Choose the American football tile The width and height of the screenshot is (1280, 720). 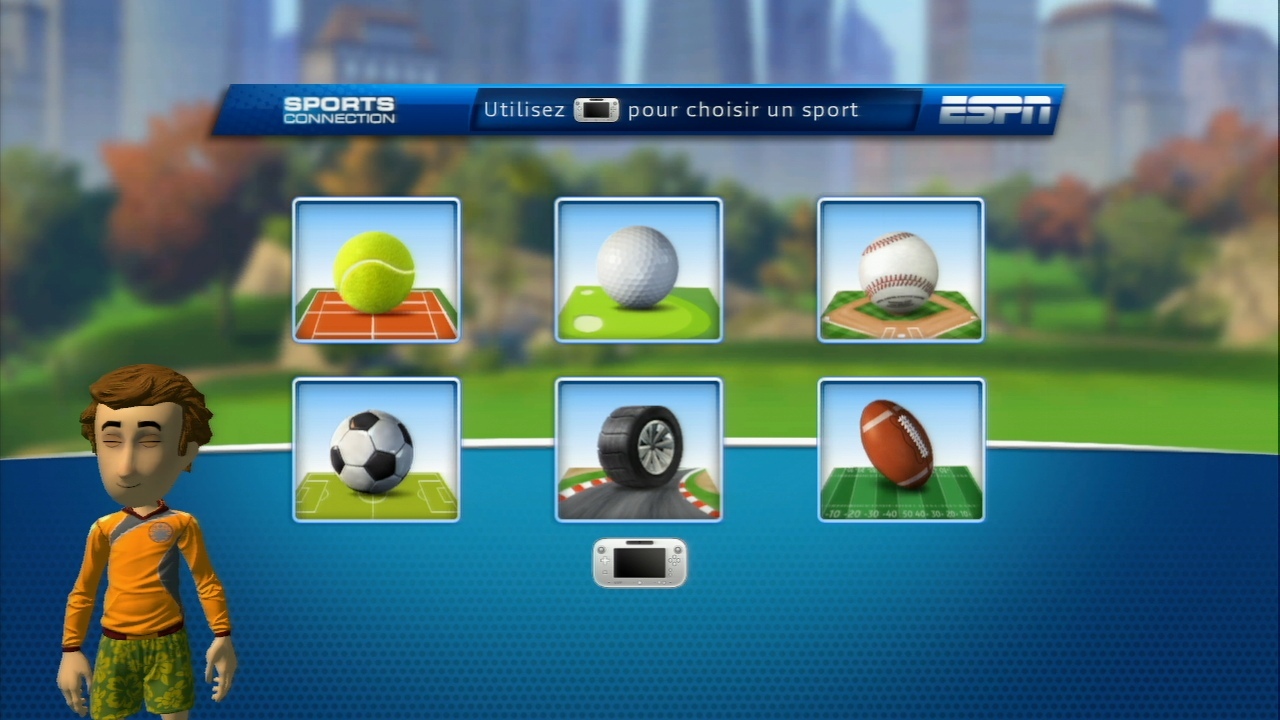(x=900, y=450)
